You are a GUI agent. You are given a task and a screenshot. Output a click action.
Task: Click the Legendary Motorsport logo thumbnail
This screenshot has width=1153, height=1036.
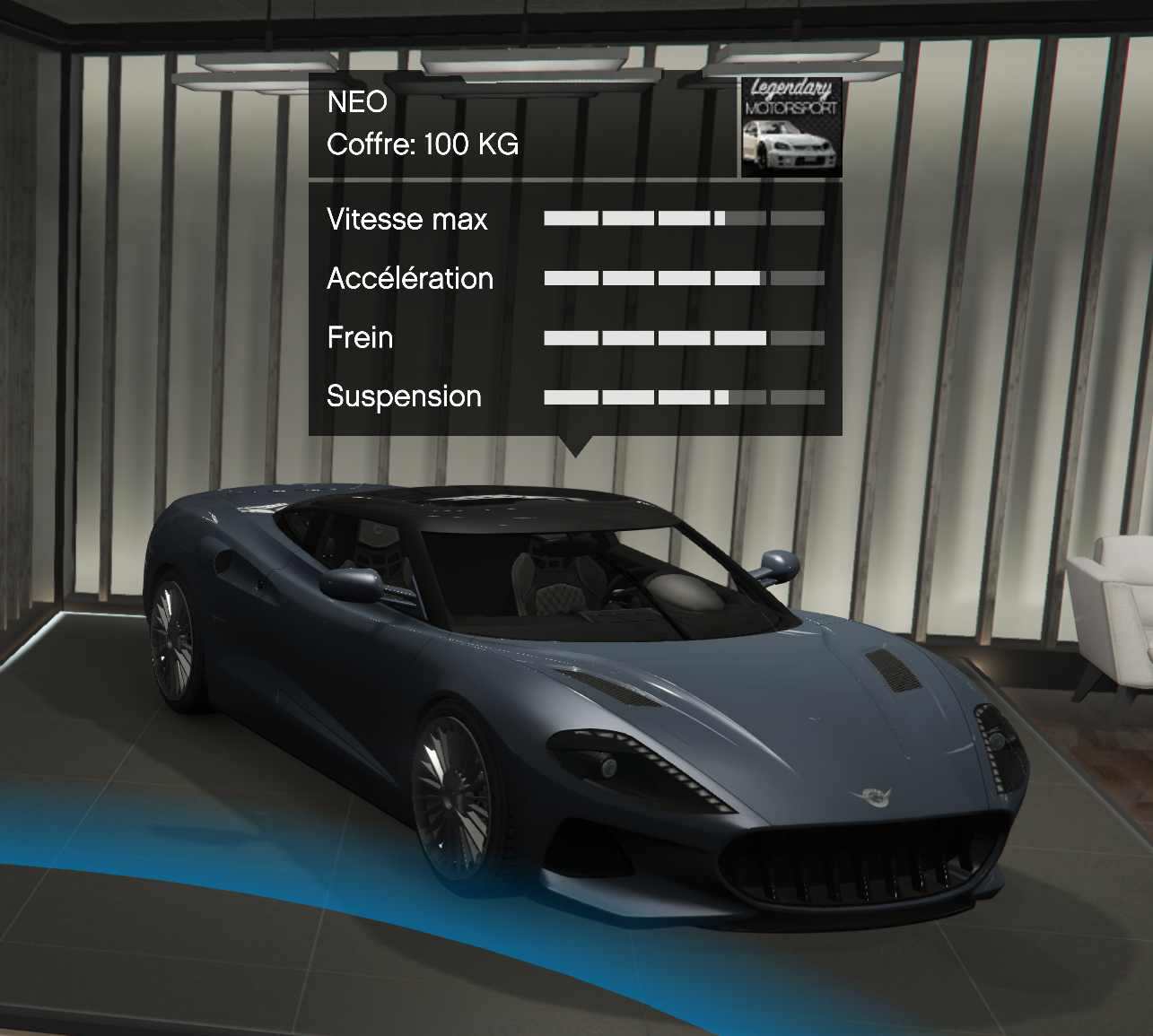point(791,126)
